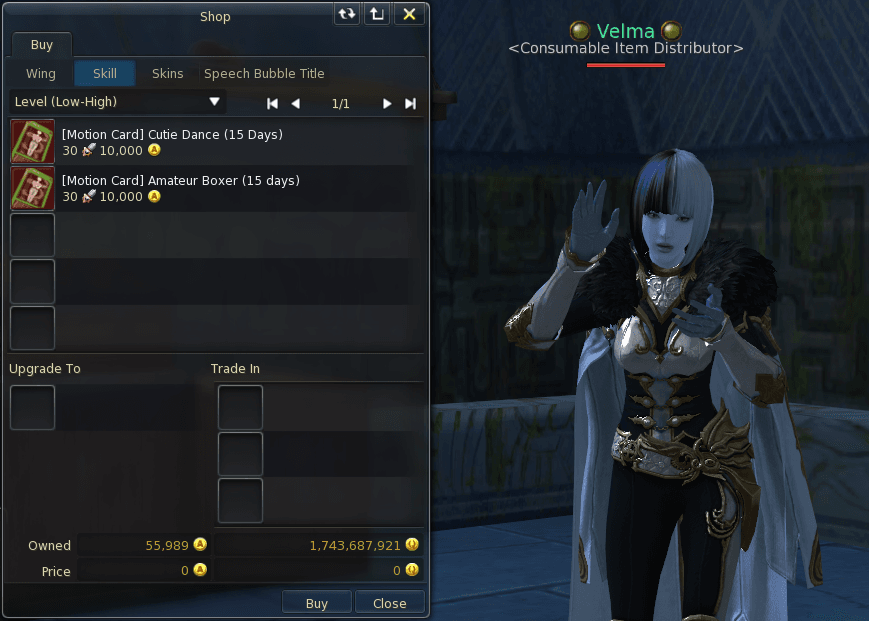
Task: Open the Speech Bubble Title category
Action: pos(264,74)
